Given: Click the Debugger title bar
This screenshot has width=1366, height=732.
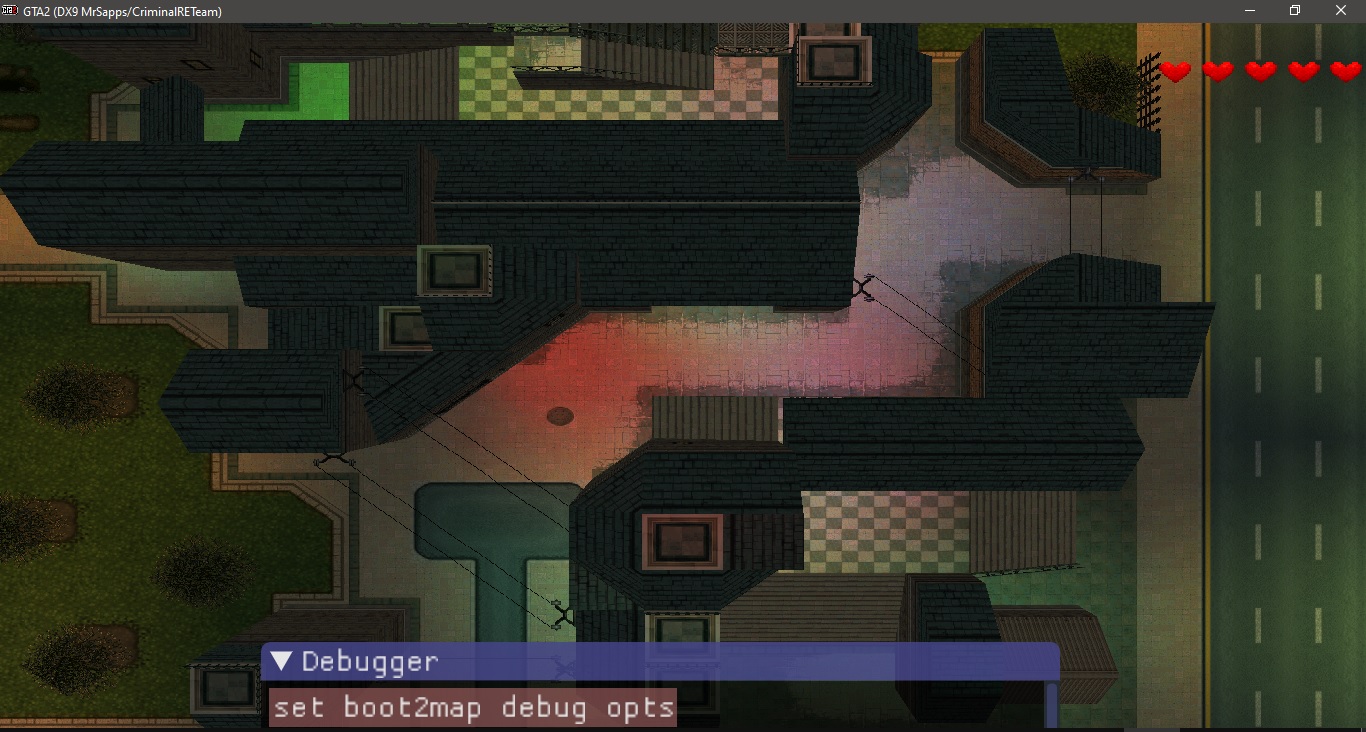Looking at the screenshot, I should pos(700,662).
